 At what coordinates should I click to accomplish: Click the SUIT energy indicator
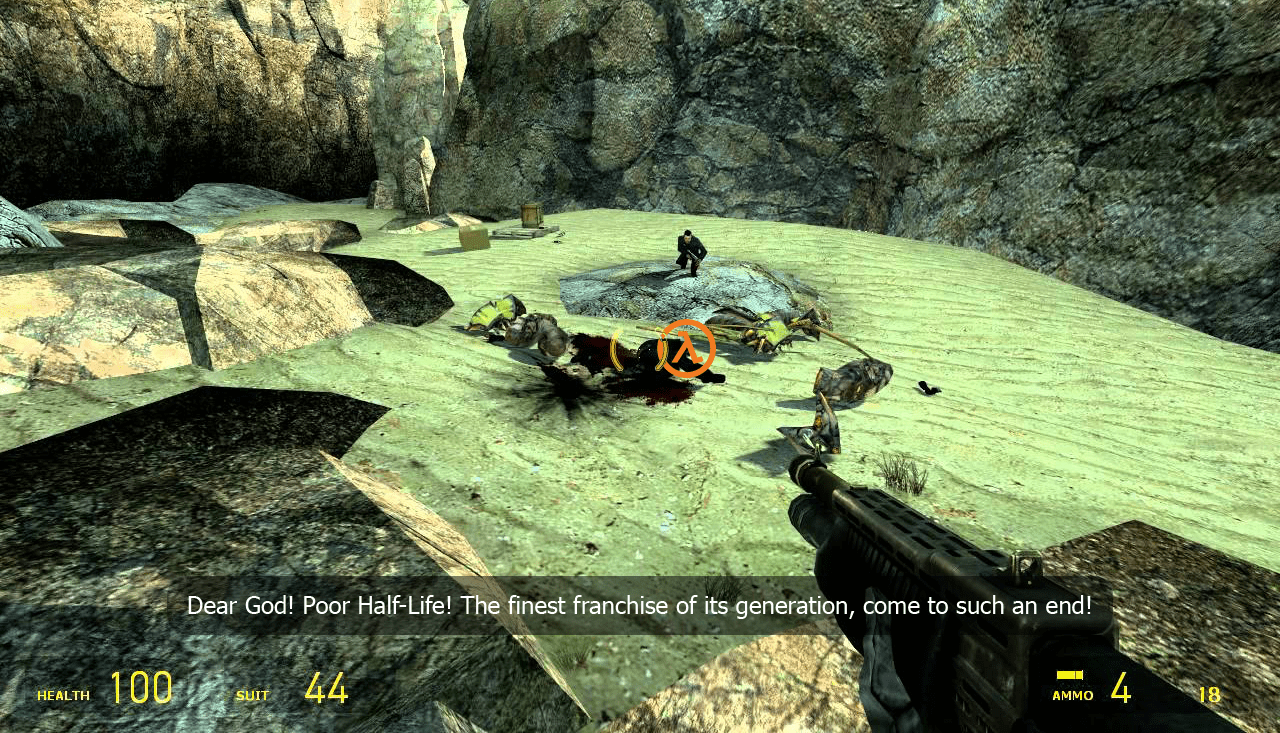252,695
